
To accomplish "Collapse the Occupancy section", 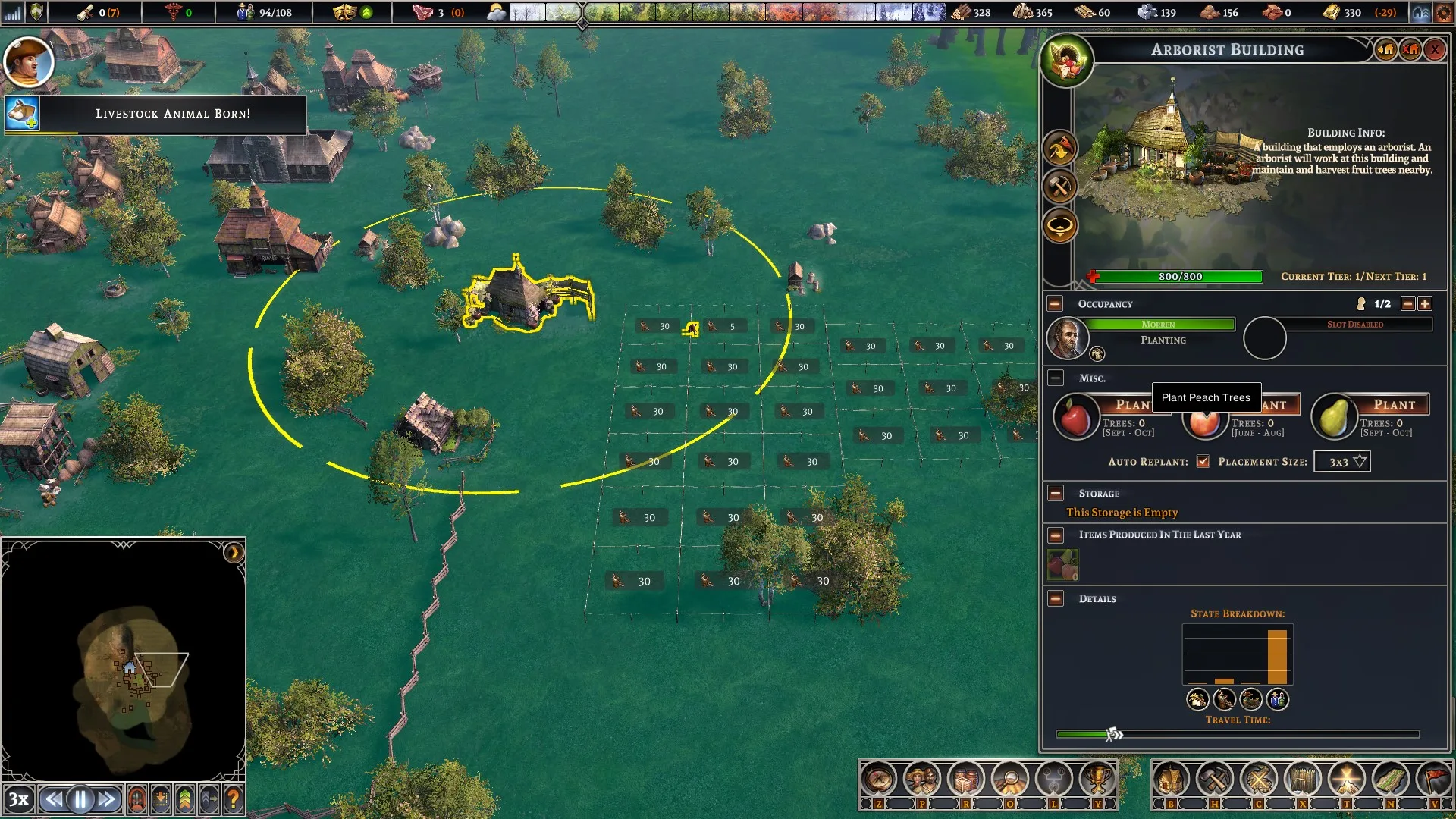I will (1055, 304).
